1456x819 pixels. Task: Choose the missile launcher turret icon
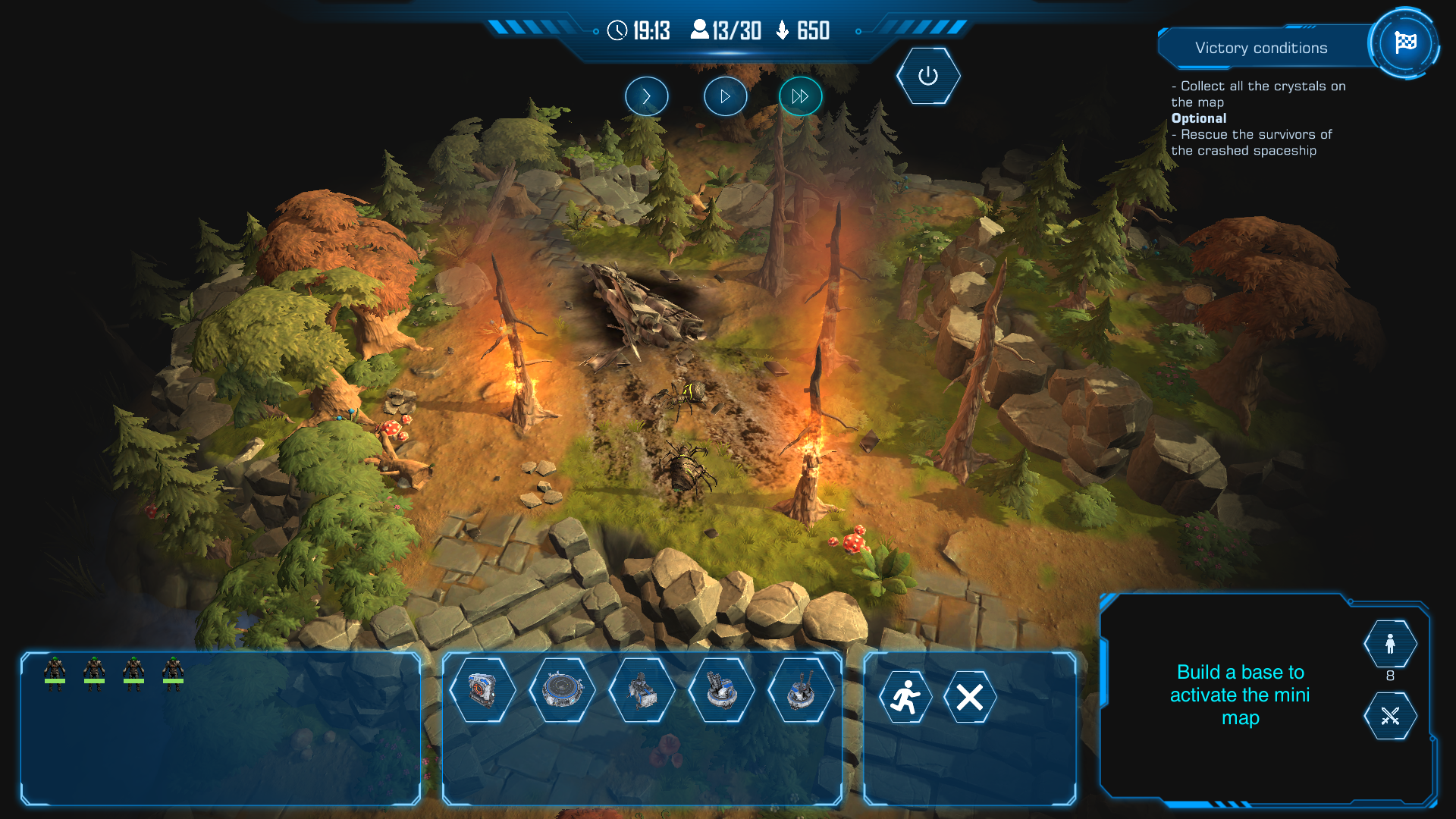coord(721,691)
